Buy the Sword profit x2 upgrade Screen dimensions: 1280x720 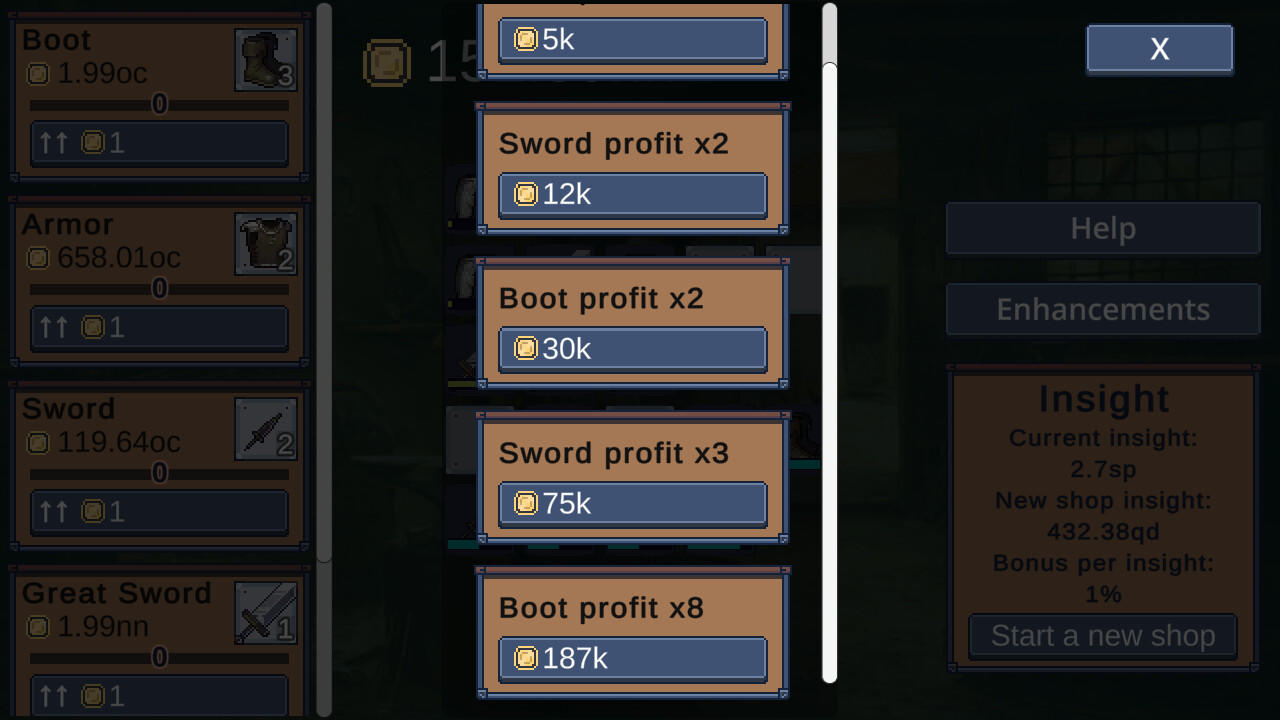coord(632,194)
